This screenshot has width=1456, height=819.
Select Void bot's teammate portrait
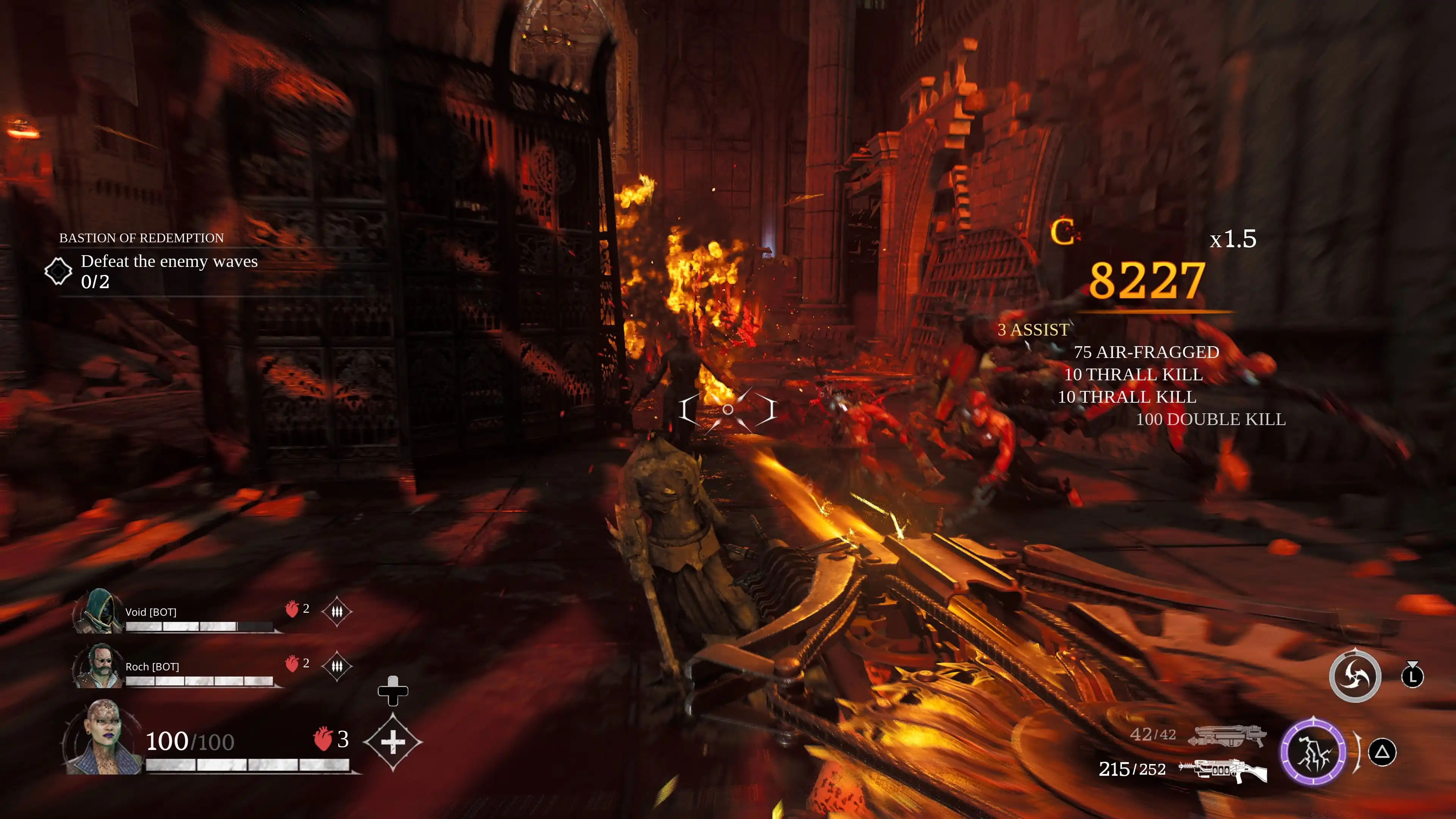[x=98, y=612]
